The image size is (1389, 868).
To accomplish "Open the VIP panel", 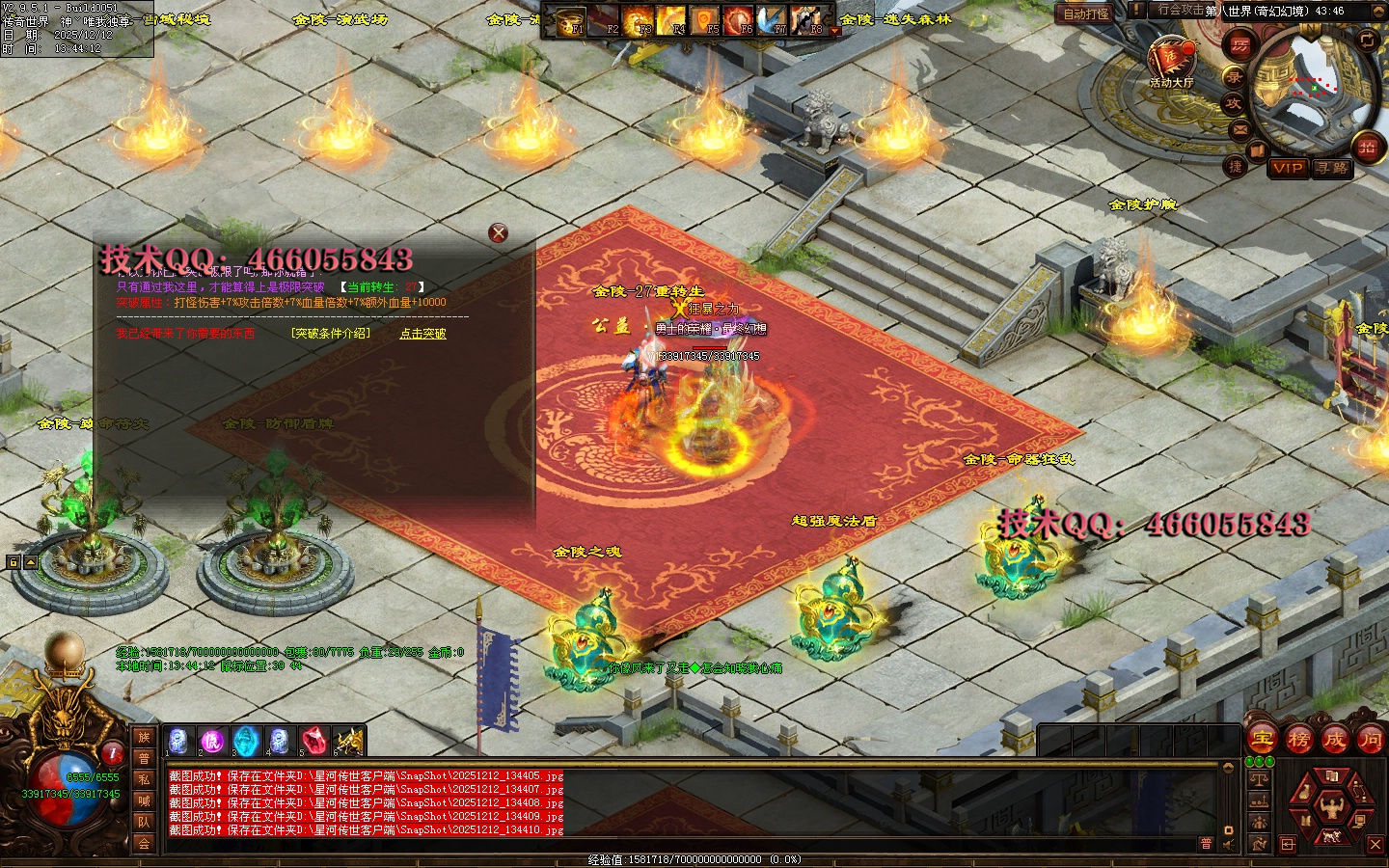I will pos(1287,168).
